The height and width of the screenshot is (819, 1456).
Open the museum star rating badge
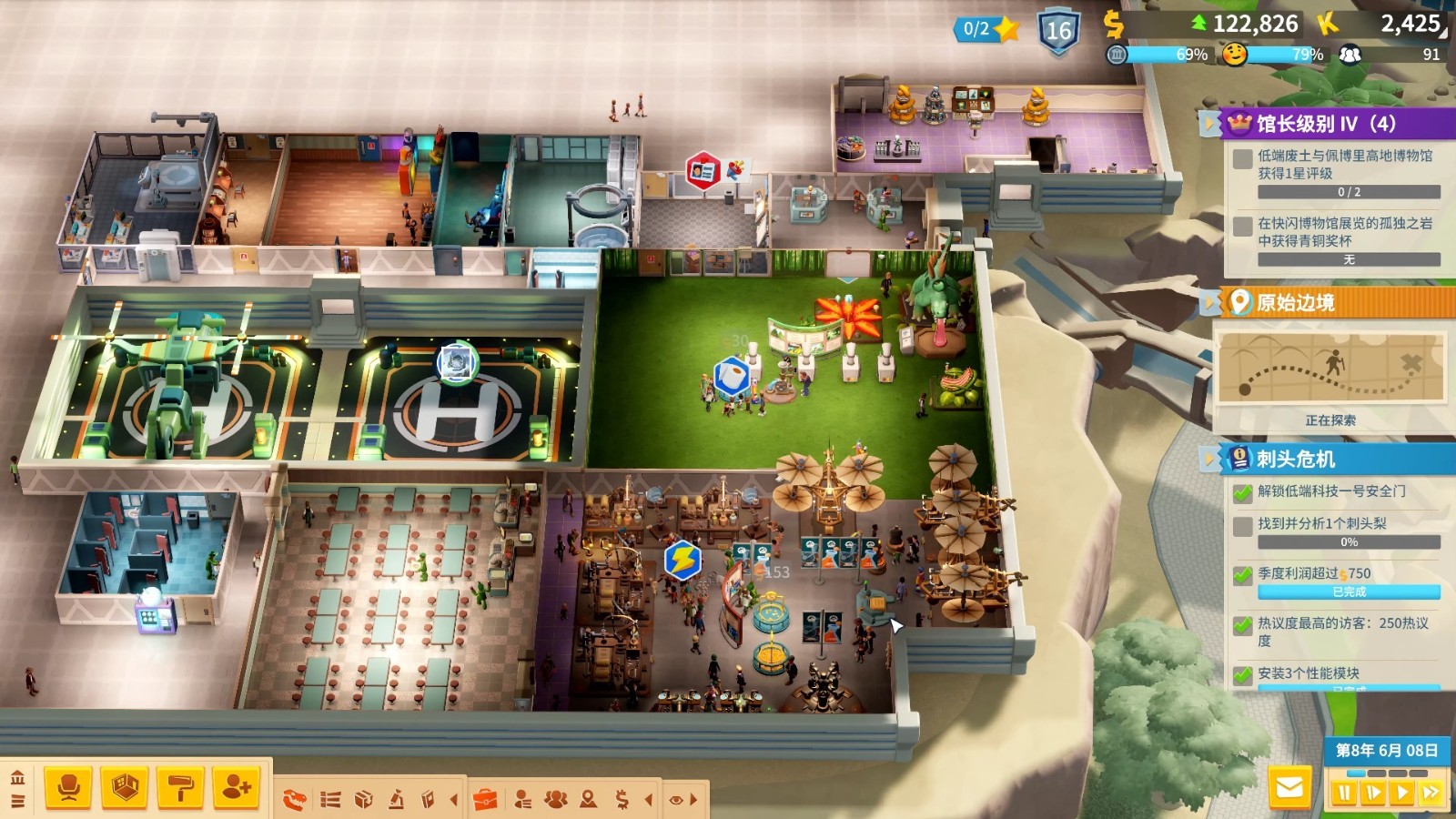click(x=988, y=29)
